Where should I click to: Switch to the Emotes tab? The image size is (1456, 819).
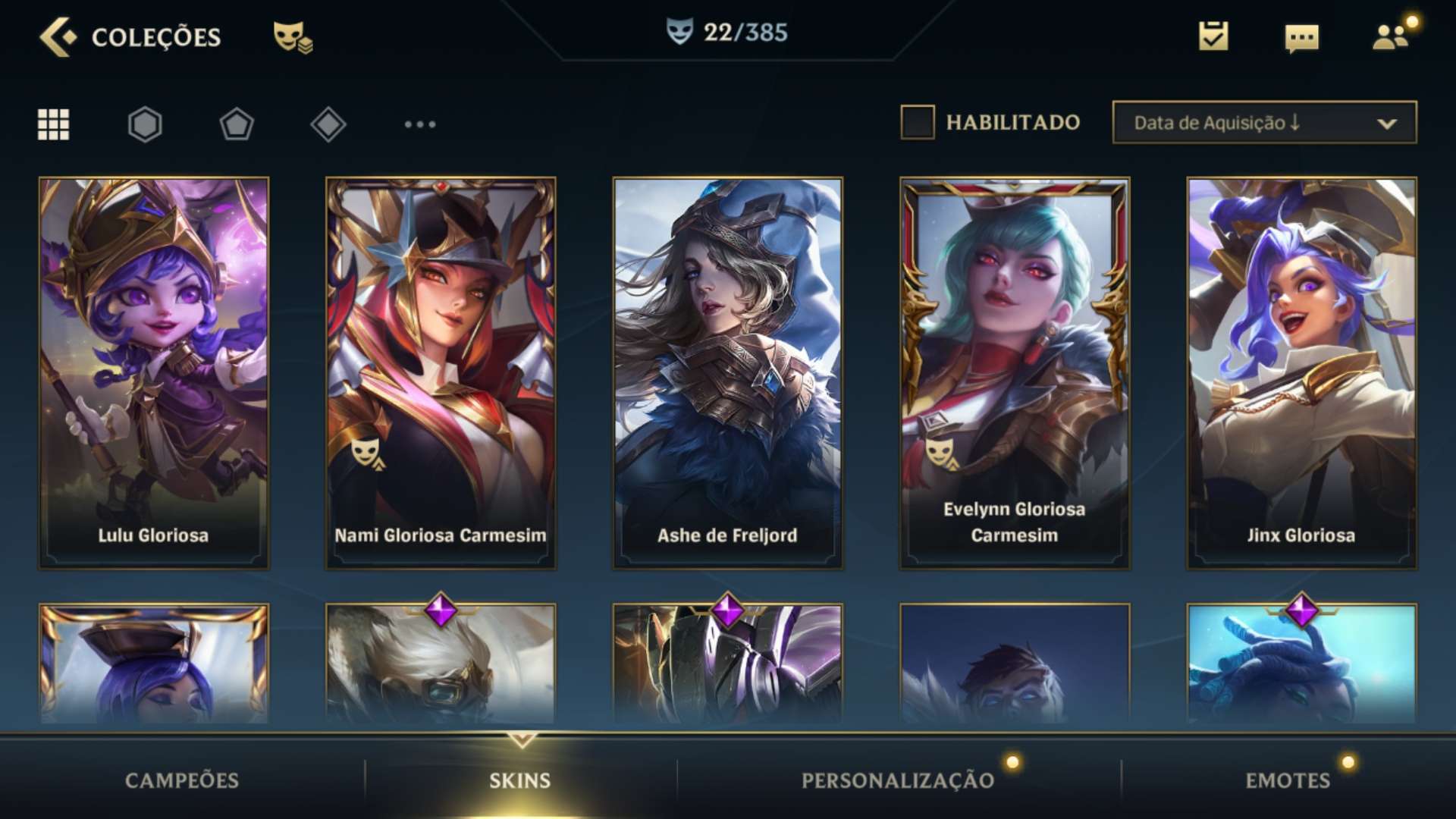(x=1288, y=780)
